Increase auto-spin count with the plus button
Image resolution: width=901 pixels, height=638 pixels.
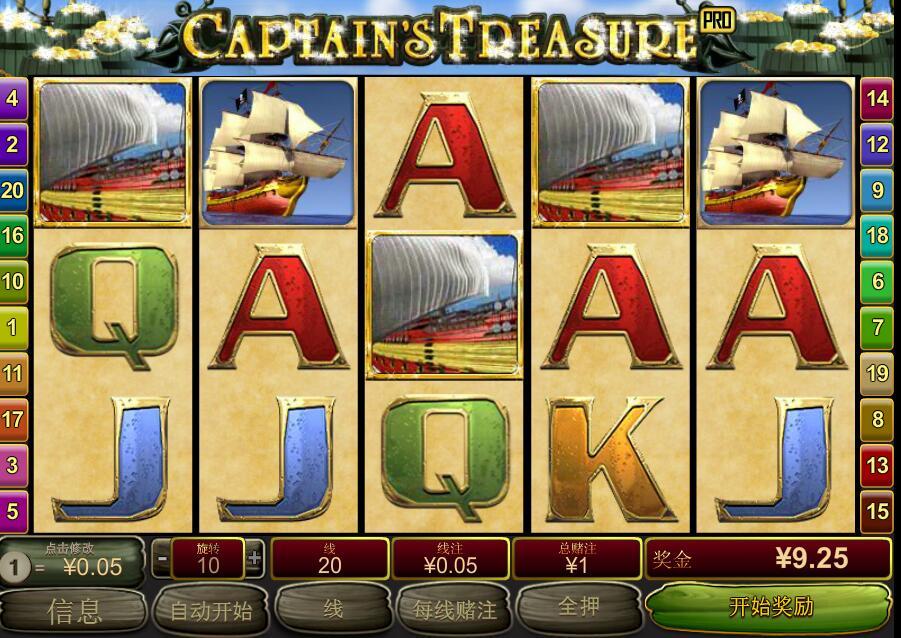pos(255,558)
